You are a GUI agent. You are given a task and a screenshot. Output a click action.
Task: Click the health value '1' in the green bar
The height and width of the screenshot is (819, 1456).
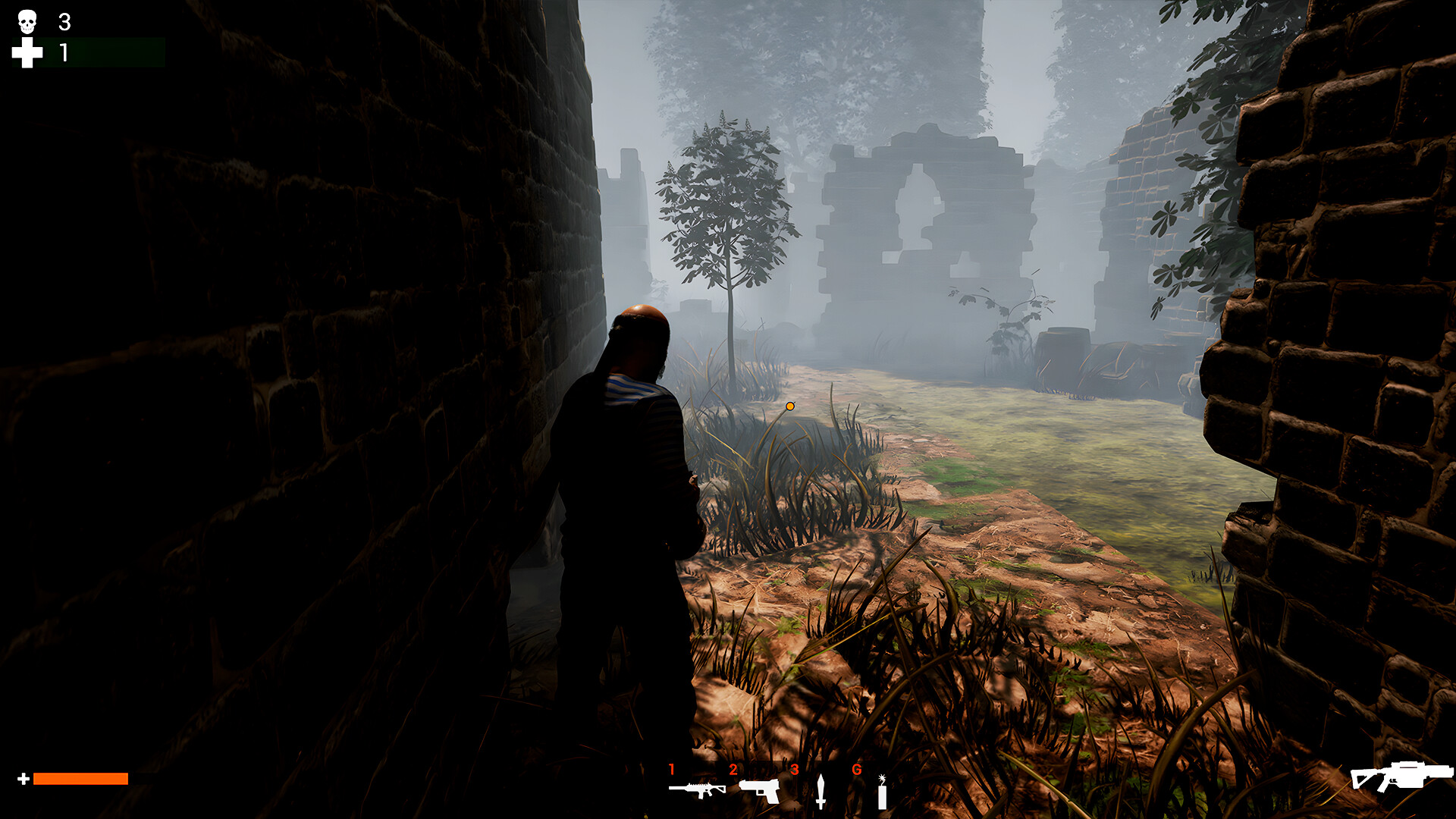point(64,54)
